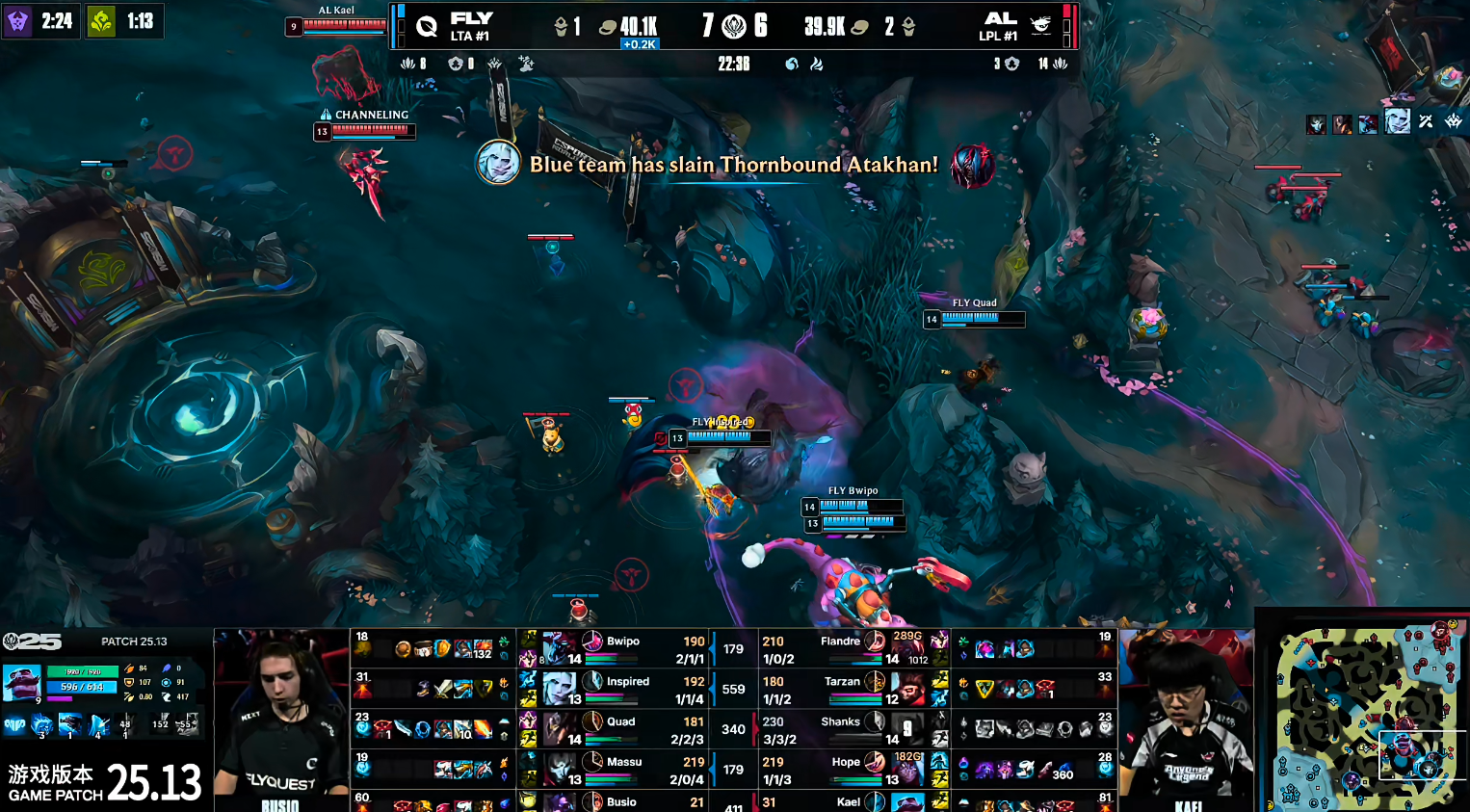Select Flandre's scoreboard row

[840, 648]
